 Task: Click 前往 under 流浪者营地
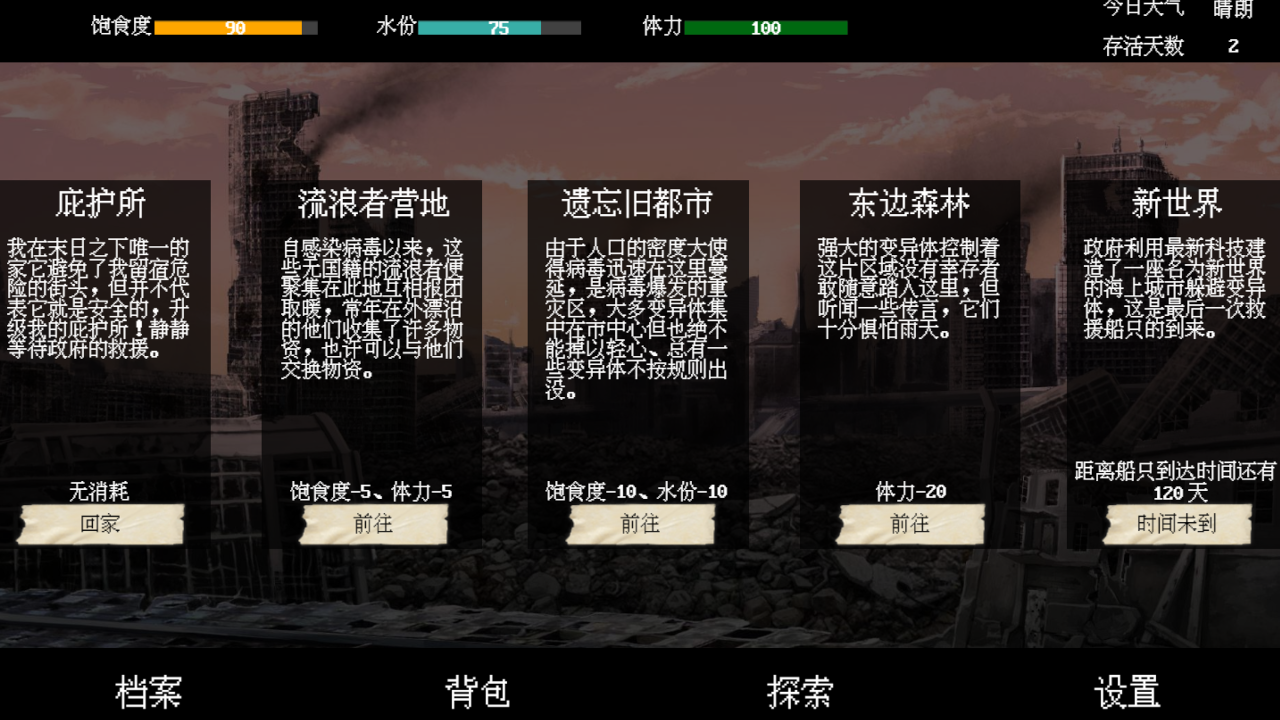point(373,524)
